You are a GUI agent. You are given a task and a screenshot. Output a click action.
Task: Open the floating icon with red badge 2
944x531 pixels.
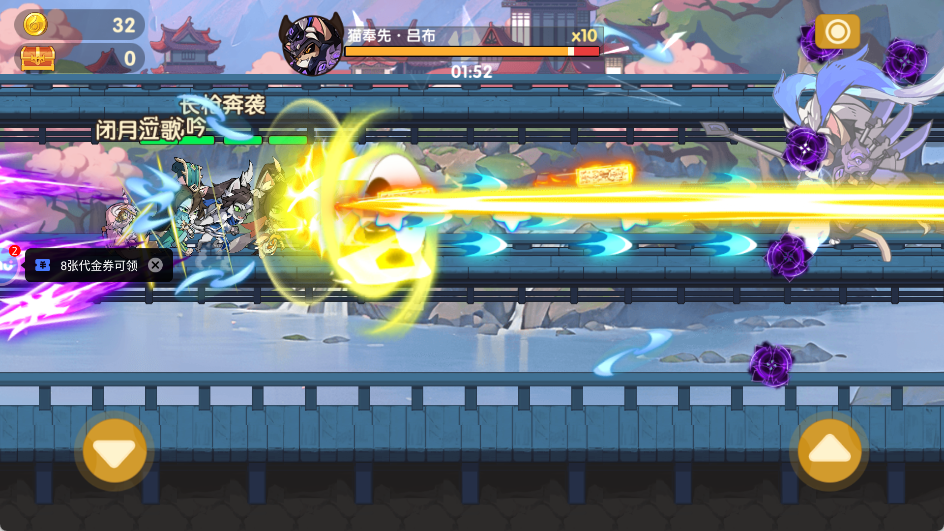[x=8, y=265]
